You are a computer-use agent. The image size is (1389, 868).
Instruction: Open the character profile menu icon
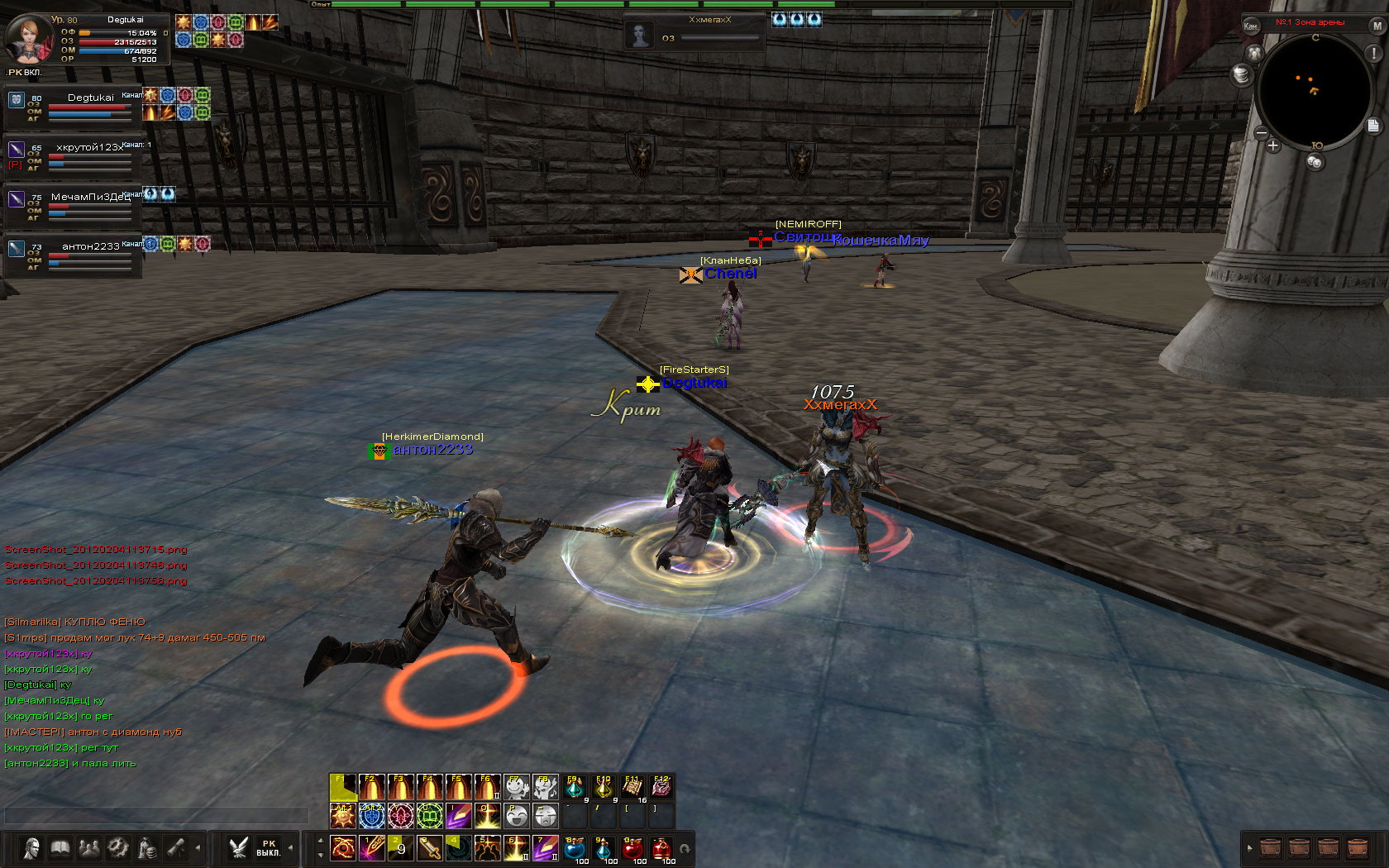pos(32,848)
